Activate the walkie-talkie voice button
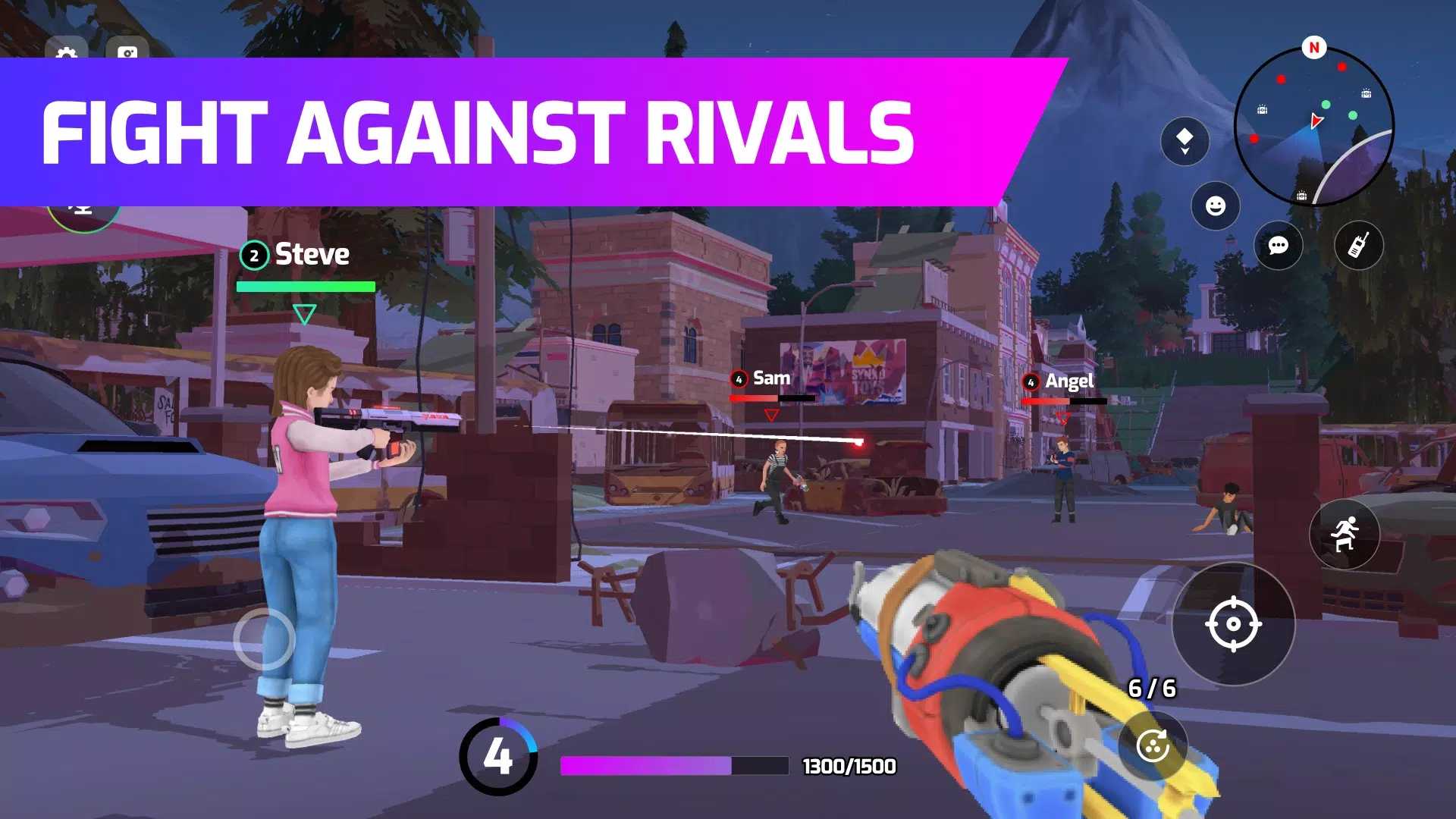 click(1359, 245)
